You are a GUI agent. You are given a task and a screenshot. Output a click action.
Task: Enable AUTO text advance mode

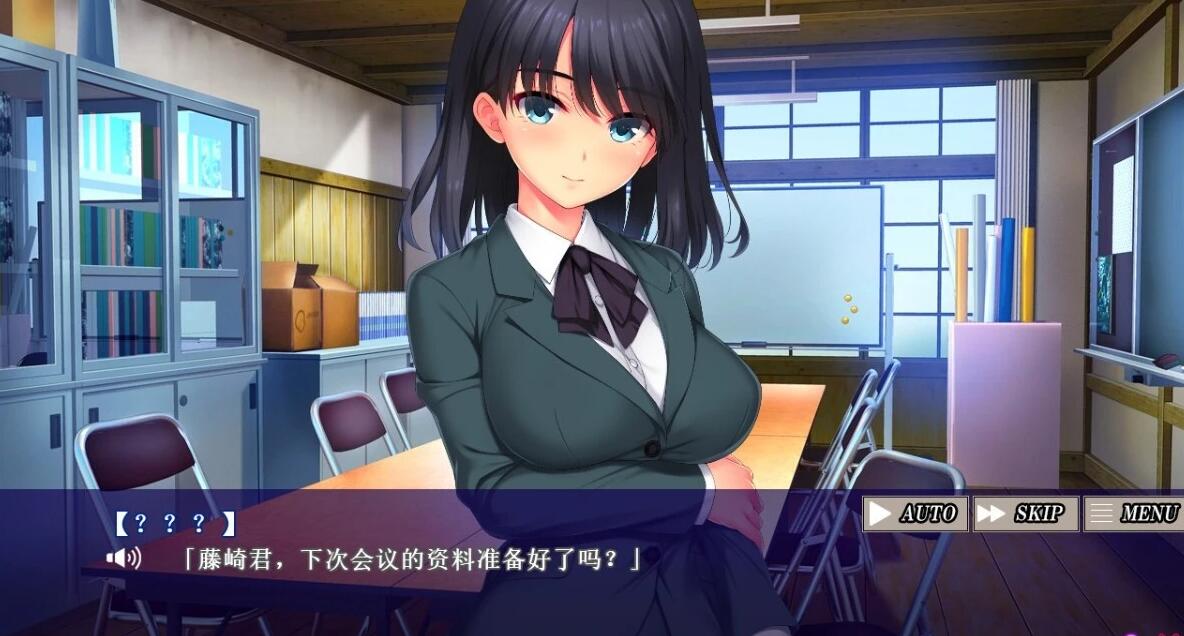(x=915, y=514)
